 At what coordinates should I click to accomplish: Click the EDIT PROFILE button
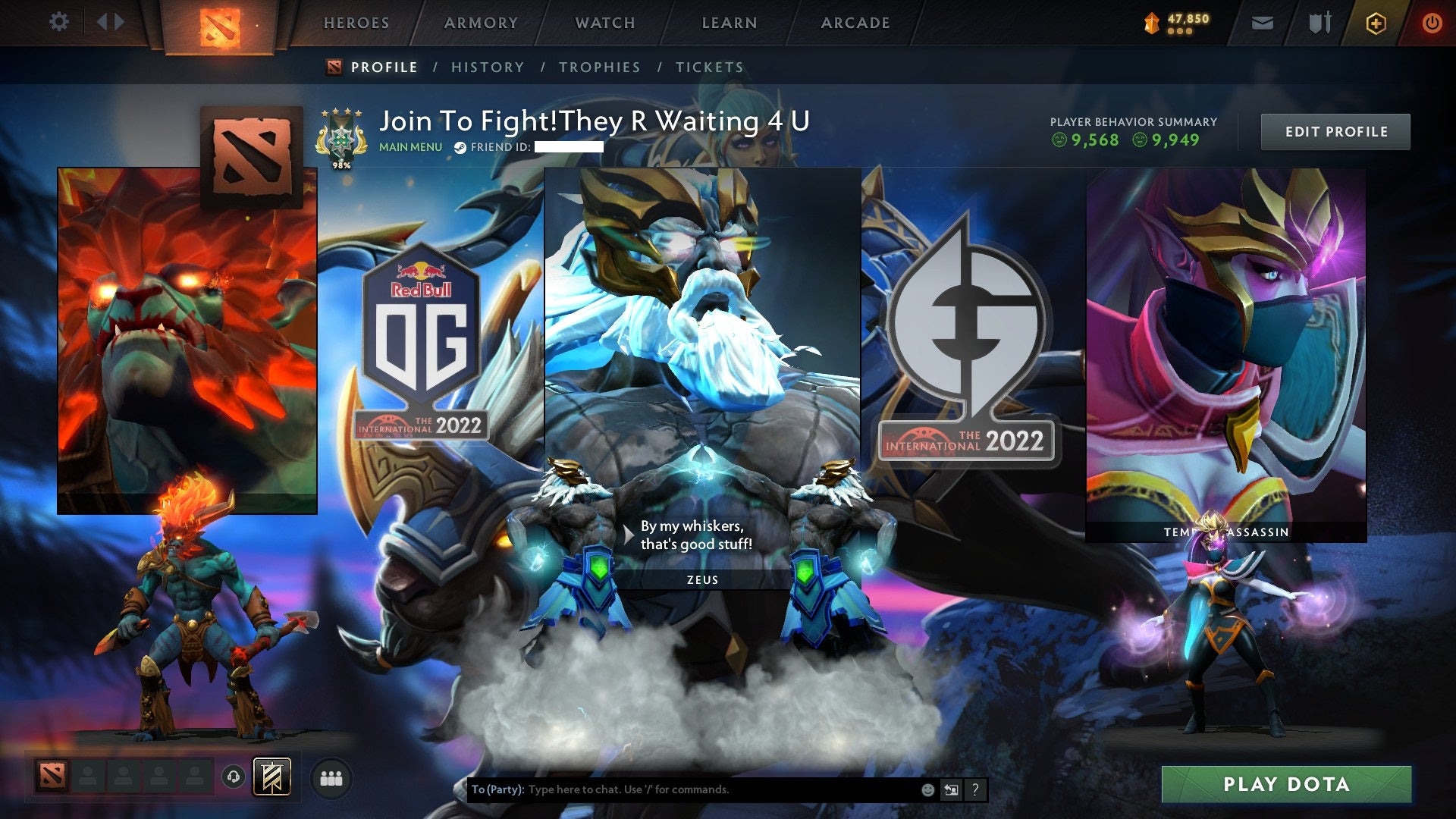[x=1335, y=131]
